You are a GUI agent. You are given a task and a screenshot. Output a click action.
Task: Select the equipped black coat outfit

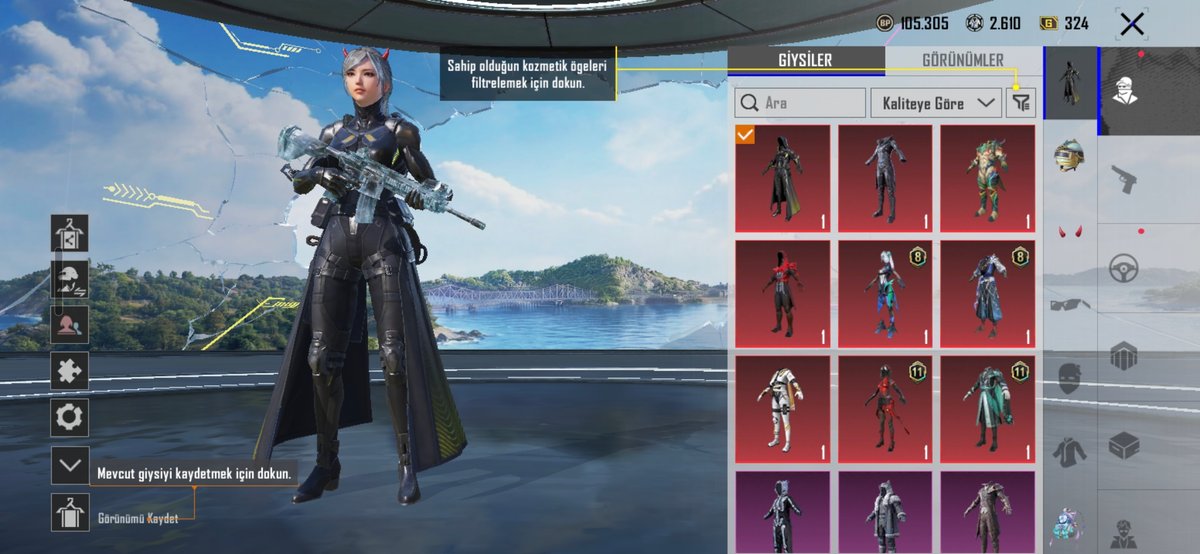(783, 179)
